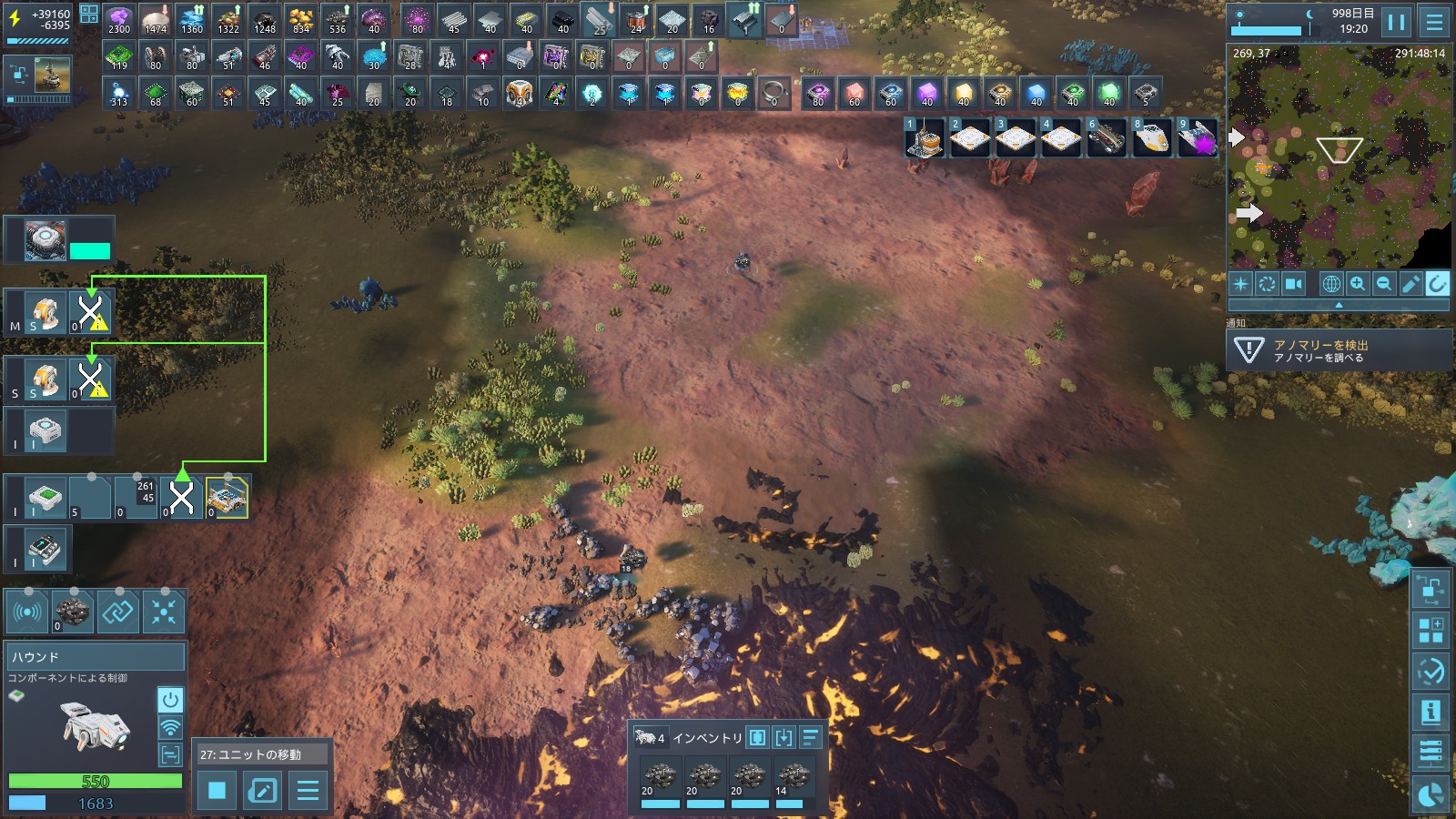Open the info book on the right sidebar

[1431, 712]
